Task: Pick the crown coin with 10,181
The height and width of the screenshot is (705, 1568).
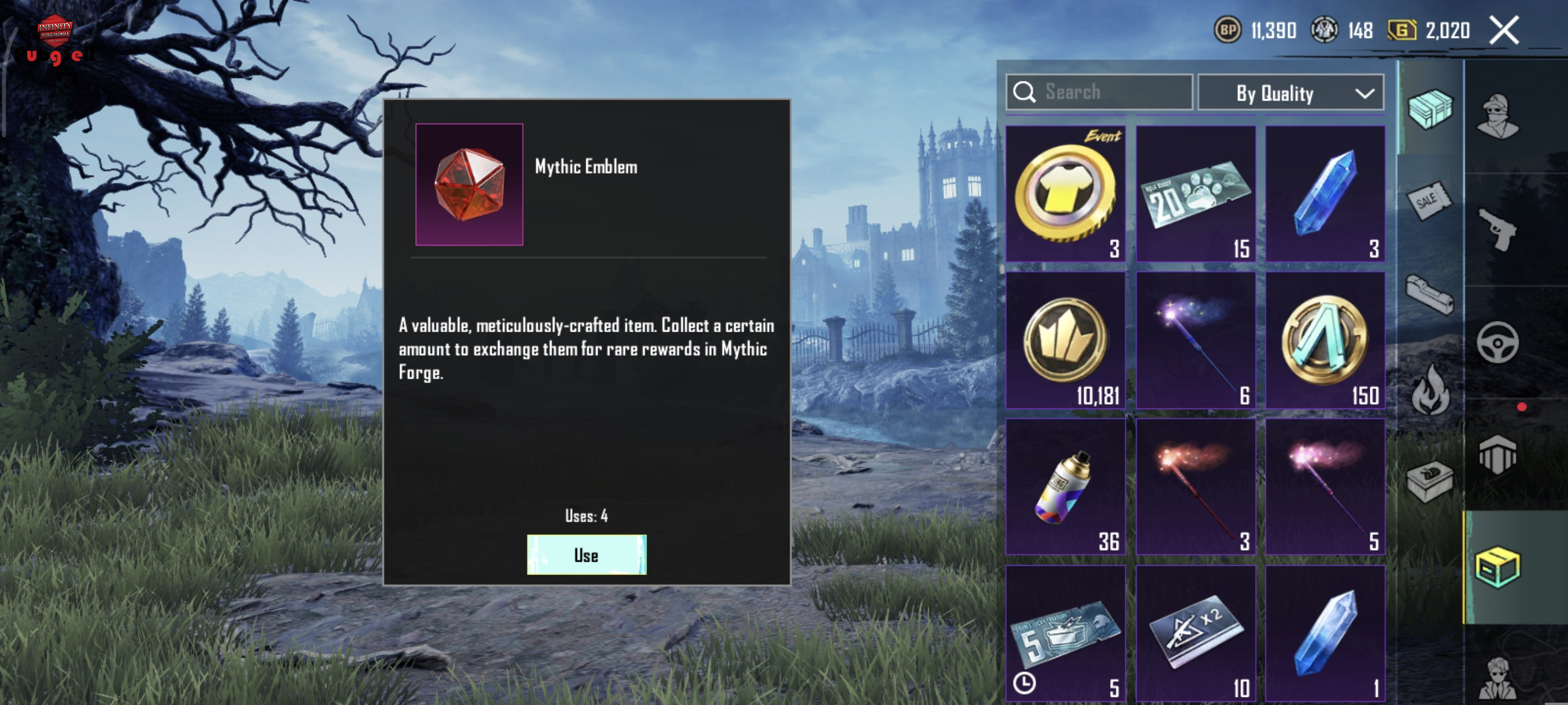Action: coord(1065,340)
